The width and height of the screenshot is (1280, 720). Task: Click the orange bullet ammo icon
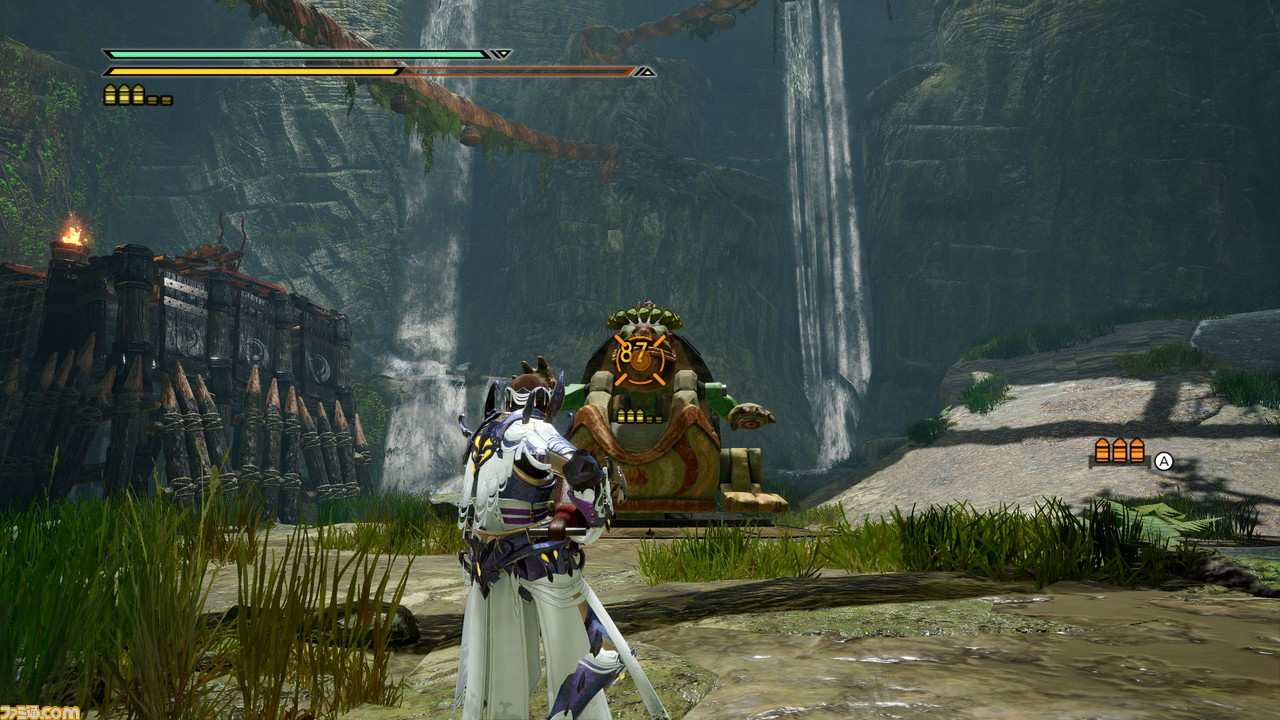[1120, 451]
